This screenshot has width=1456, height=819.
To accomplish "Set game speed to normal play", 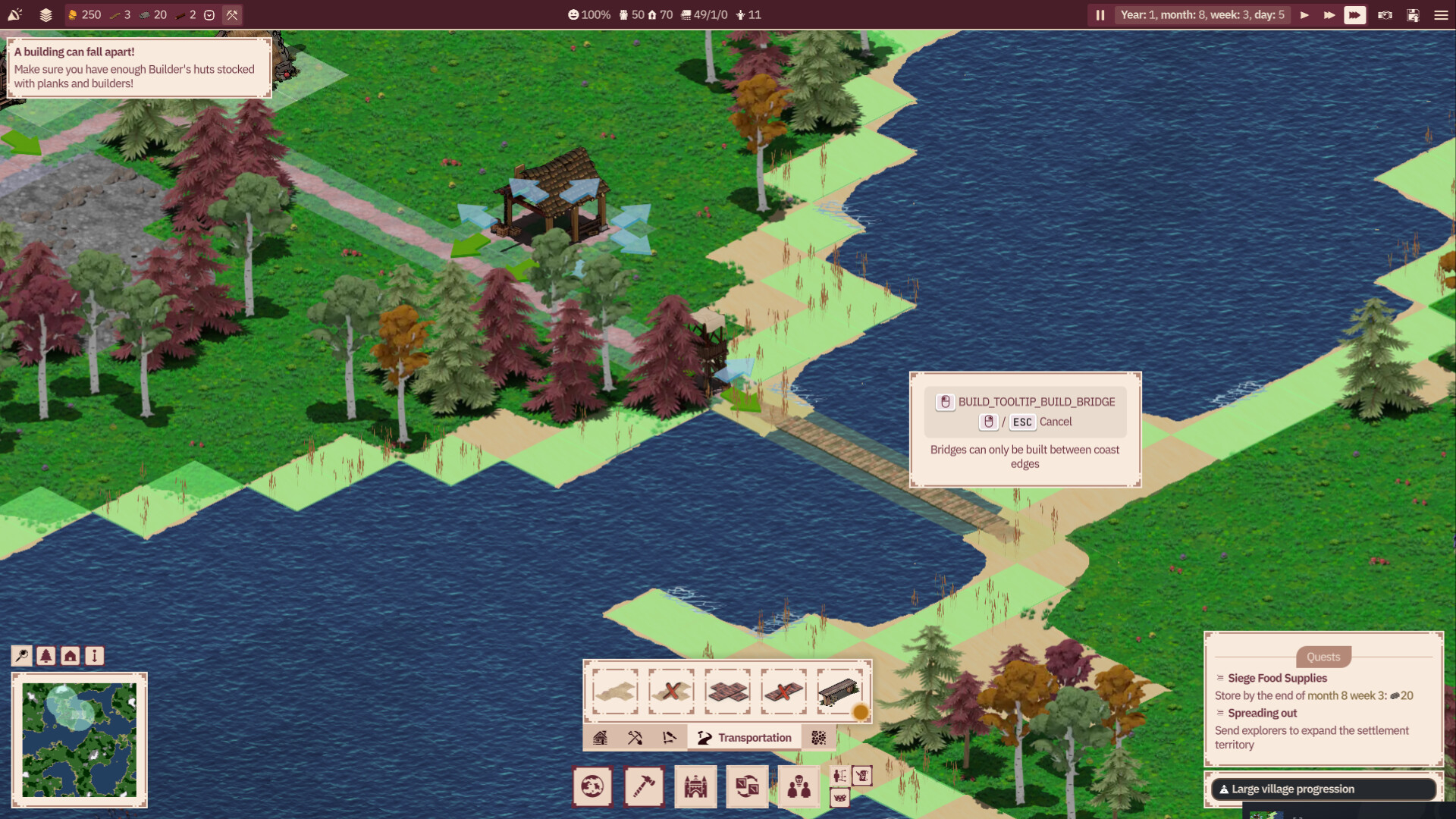I will pyautogui.click(x=1304, y=15).
